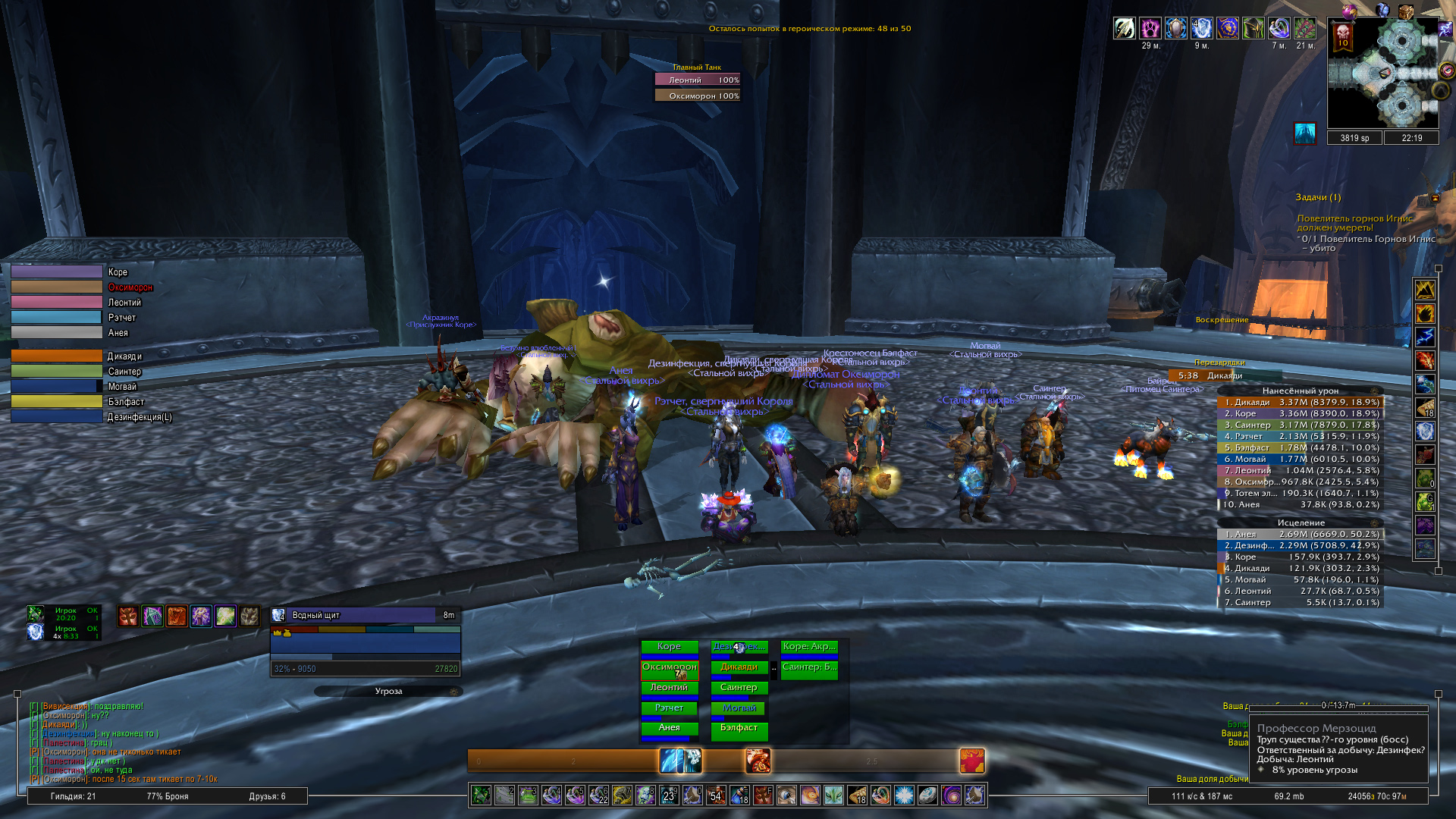This screenshot has height=819, width=1456.
Task: Click the pink paw-print buff icon
Action: coord(1150,29)
